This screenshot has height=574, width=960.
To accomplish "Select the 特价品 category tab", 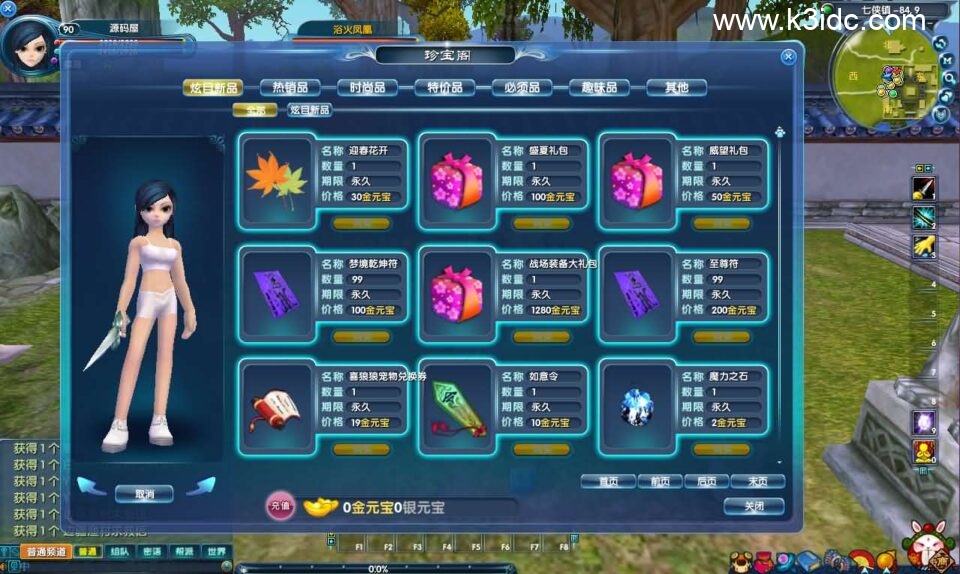I will [x=444, y=88].
